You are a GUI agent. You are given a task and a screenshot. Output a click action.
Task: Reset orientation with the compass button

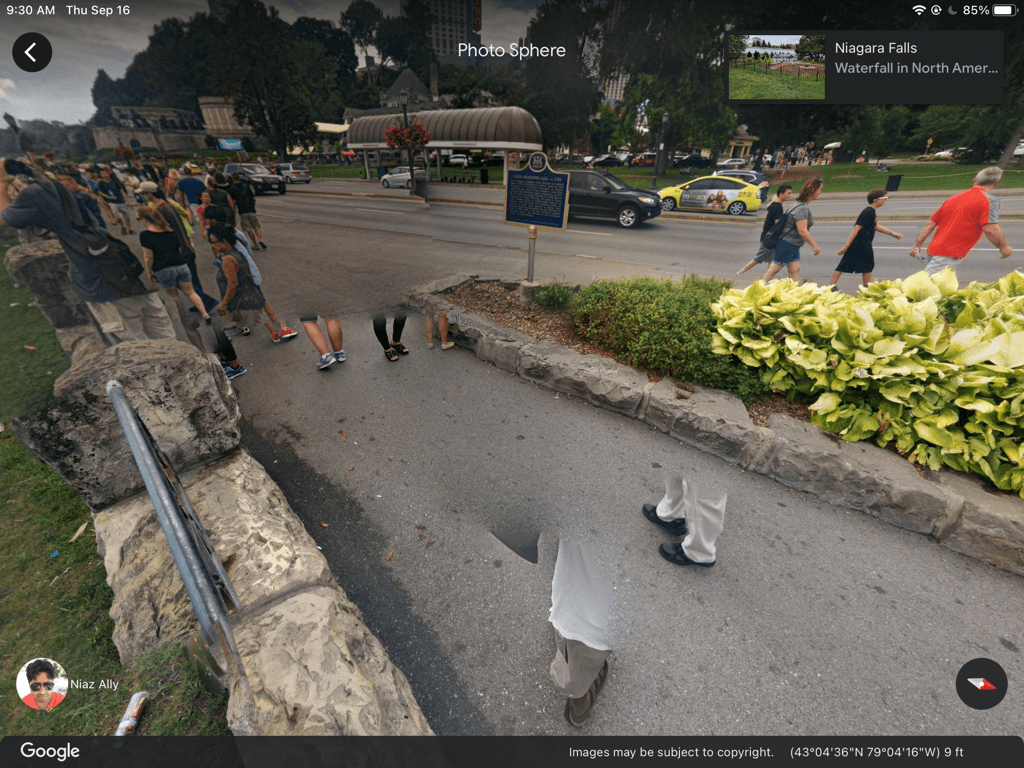(981, 684)
